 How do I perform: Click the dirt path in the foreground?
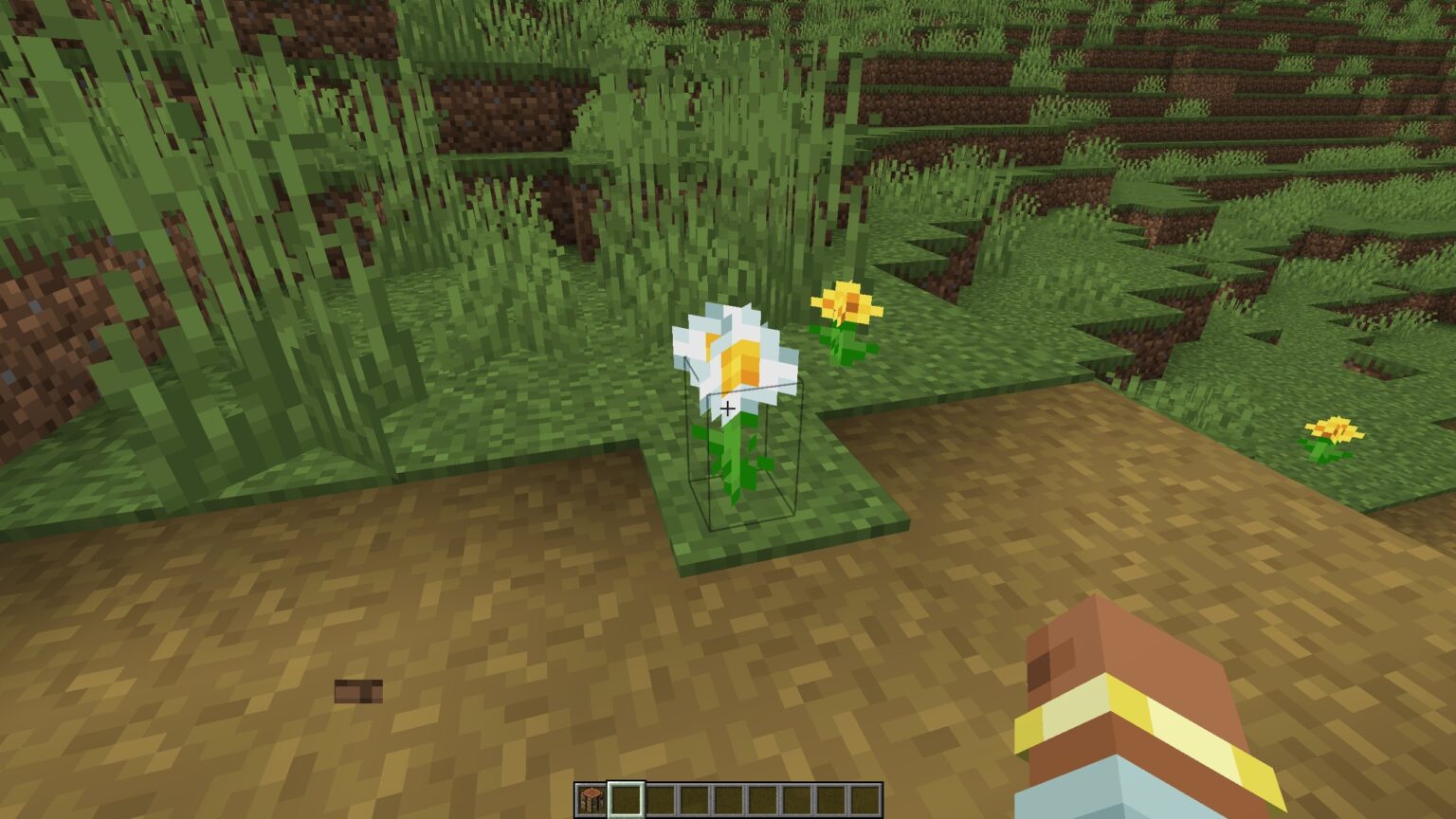click(x=569, y=664)
